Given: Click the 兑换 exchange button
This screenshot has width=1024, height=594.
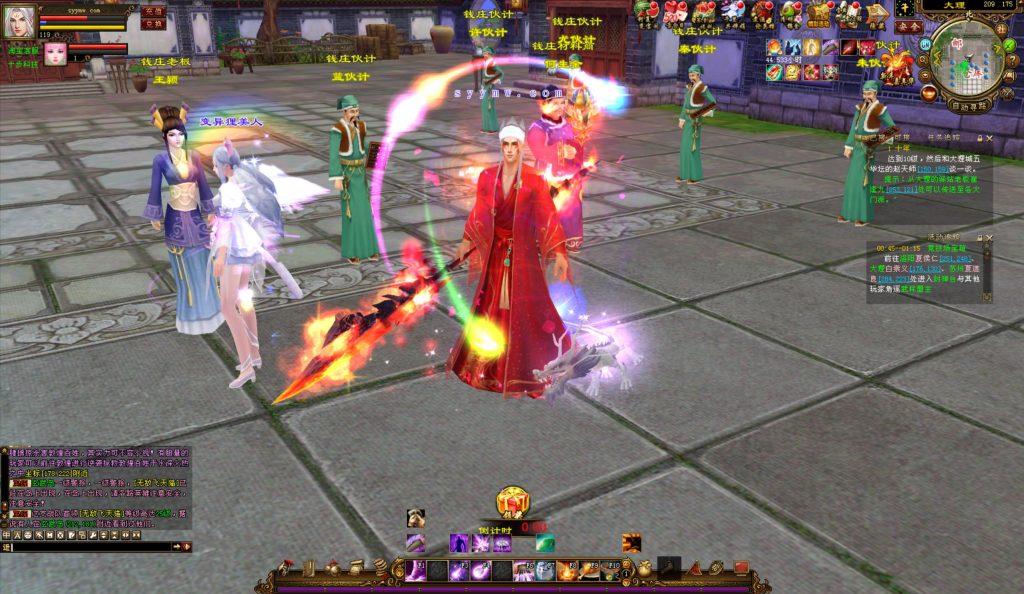Looking at the screenshot, I should coord(153,23).
